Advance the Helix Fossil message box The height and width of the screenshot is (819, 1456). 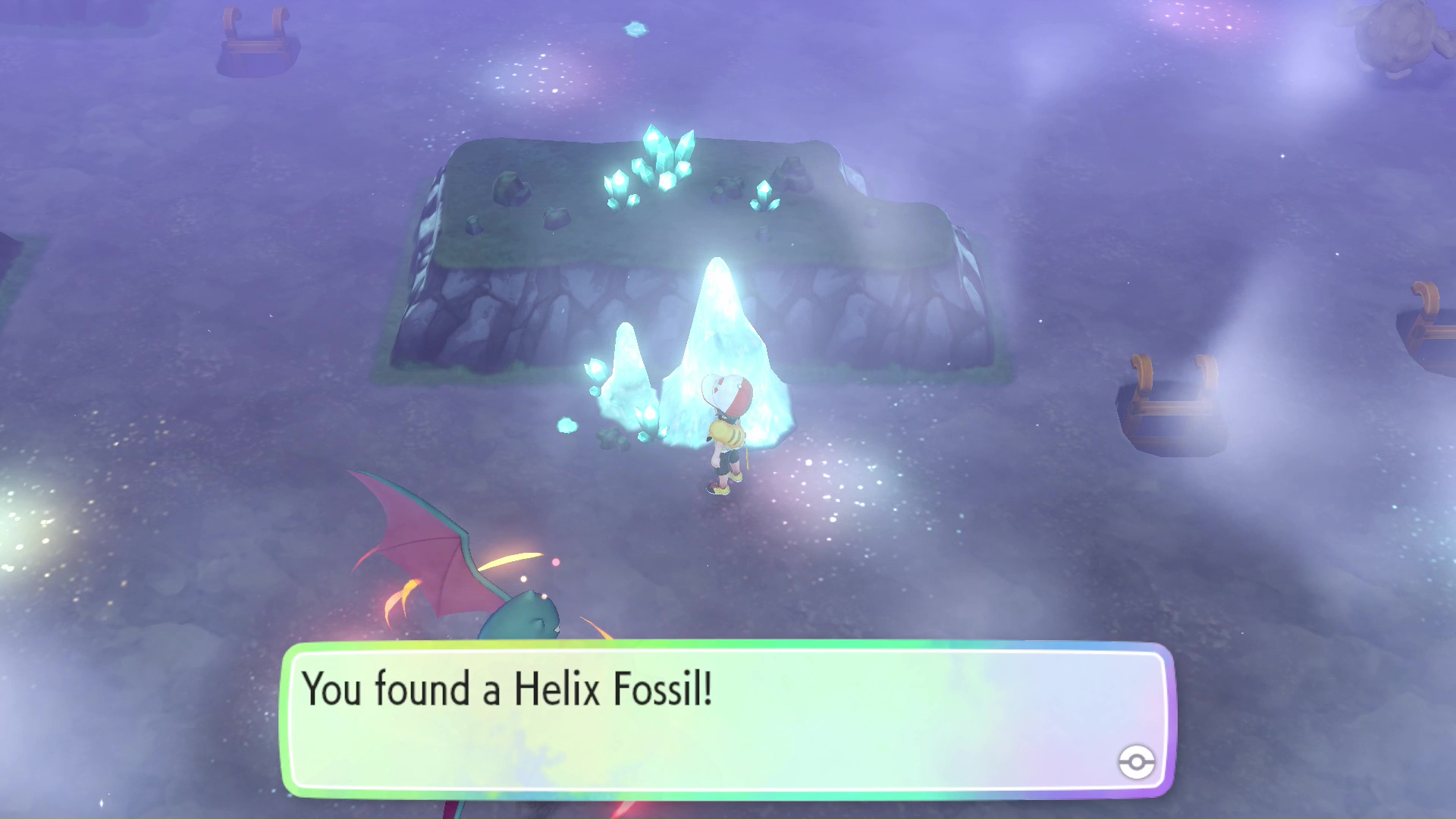coord(726,719)
